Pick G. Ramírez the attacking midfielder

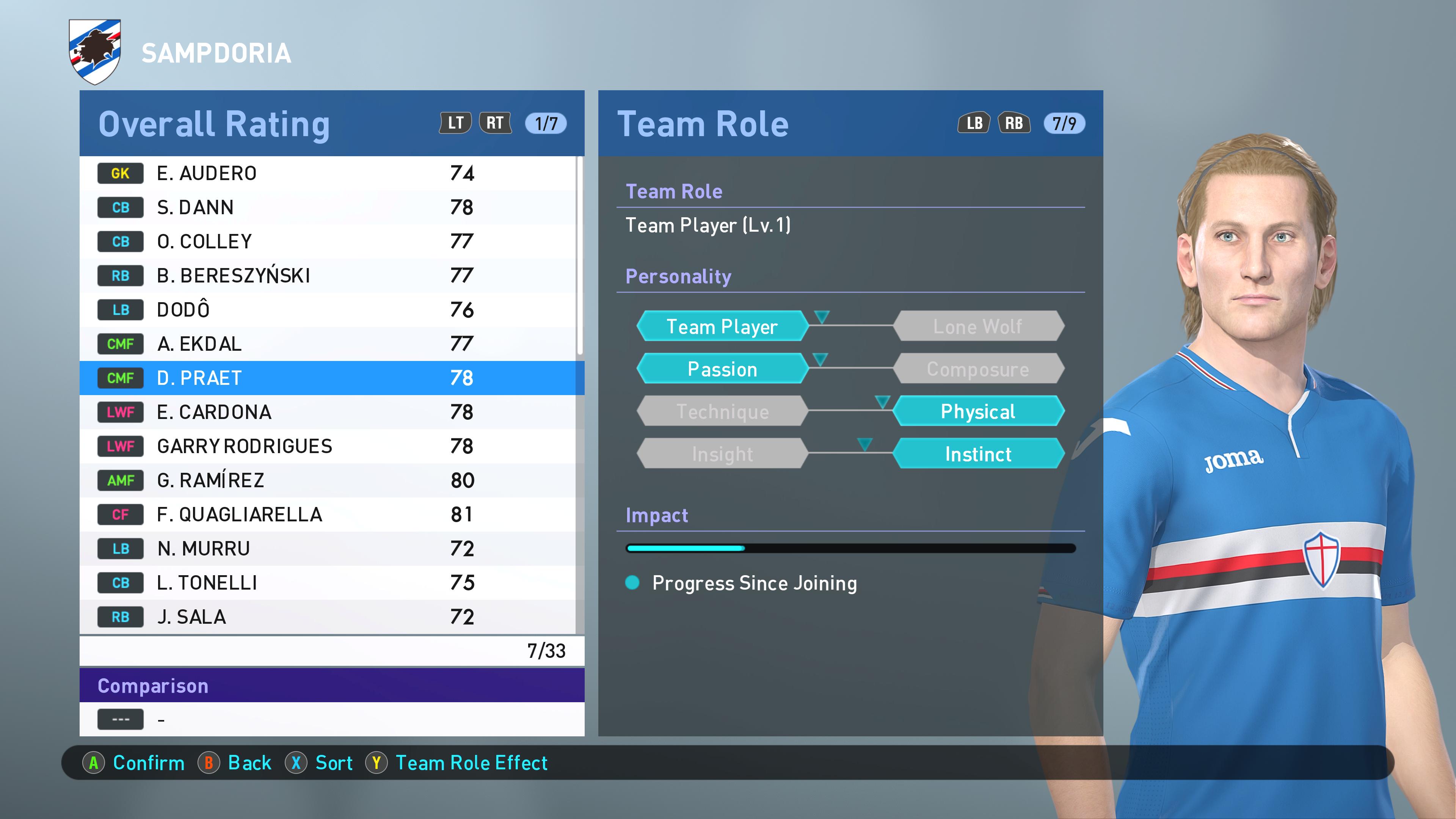(328, 480)
